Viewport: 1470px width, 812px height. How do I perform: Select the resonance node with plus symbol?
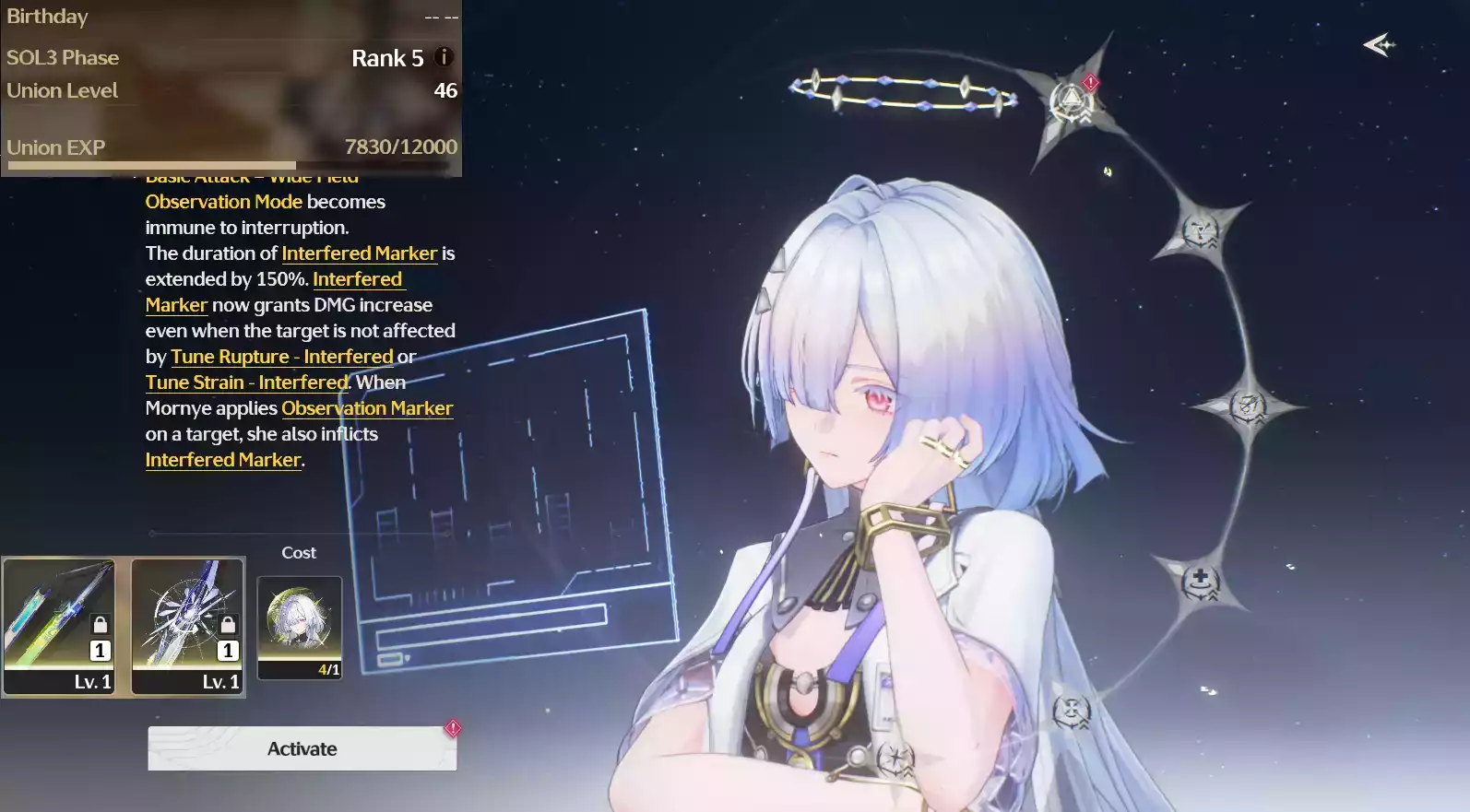pyautogui.click(x=1200, y=582)
